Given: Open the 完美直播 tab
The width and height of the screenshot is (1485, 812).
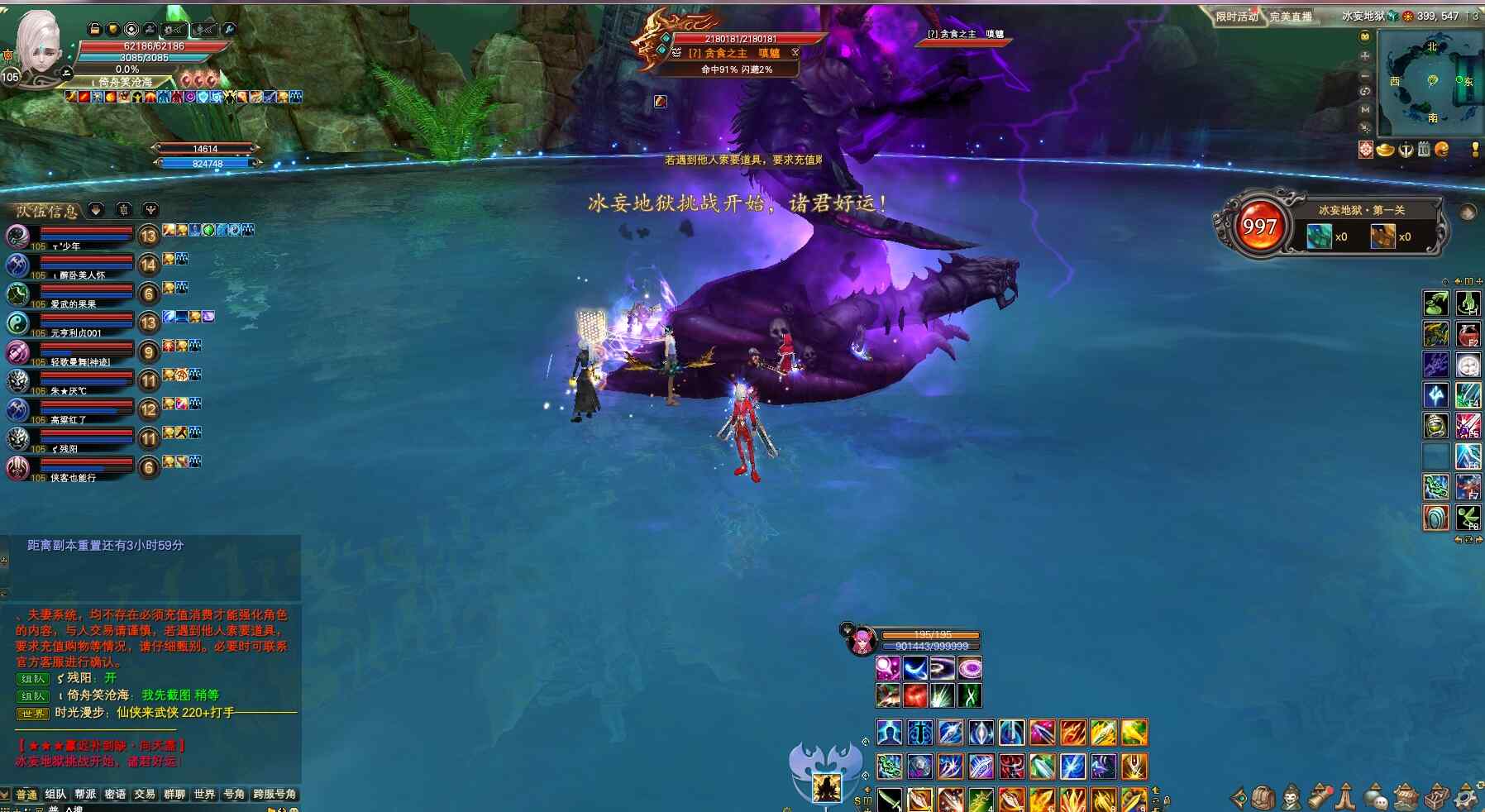Looking at the screenshot, I should click(1291, 17).
